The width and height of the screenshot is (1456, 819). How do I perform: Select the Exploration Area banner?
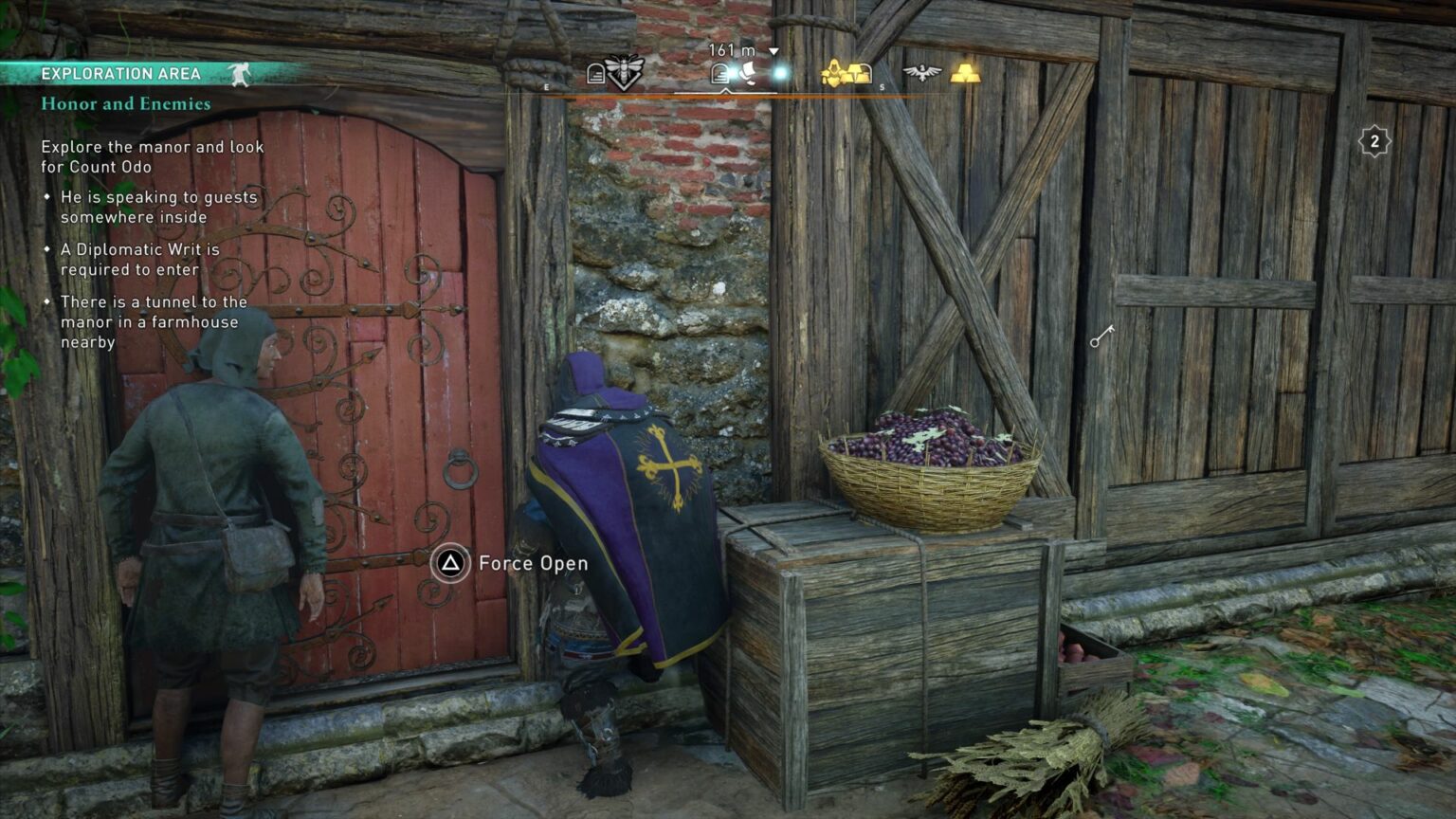tap(121, 74)
